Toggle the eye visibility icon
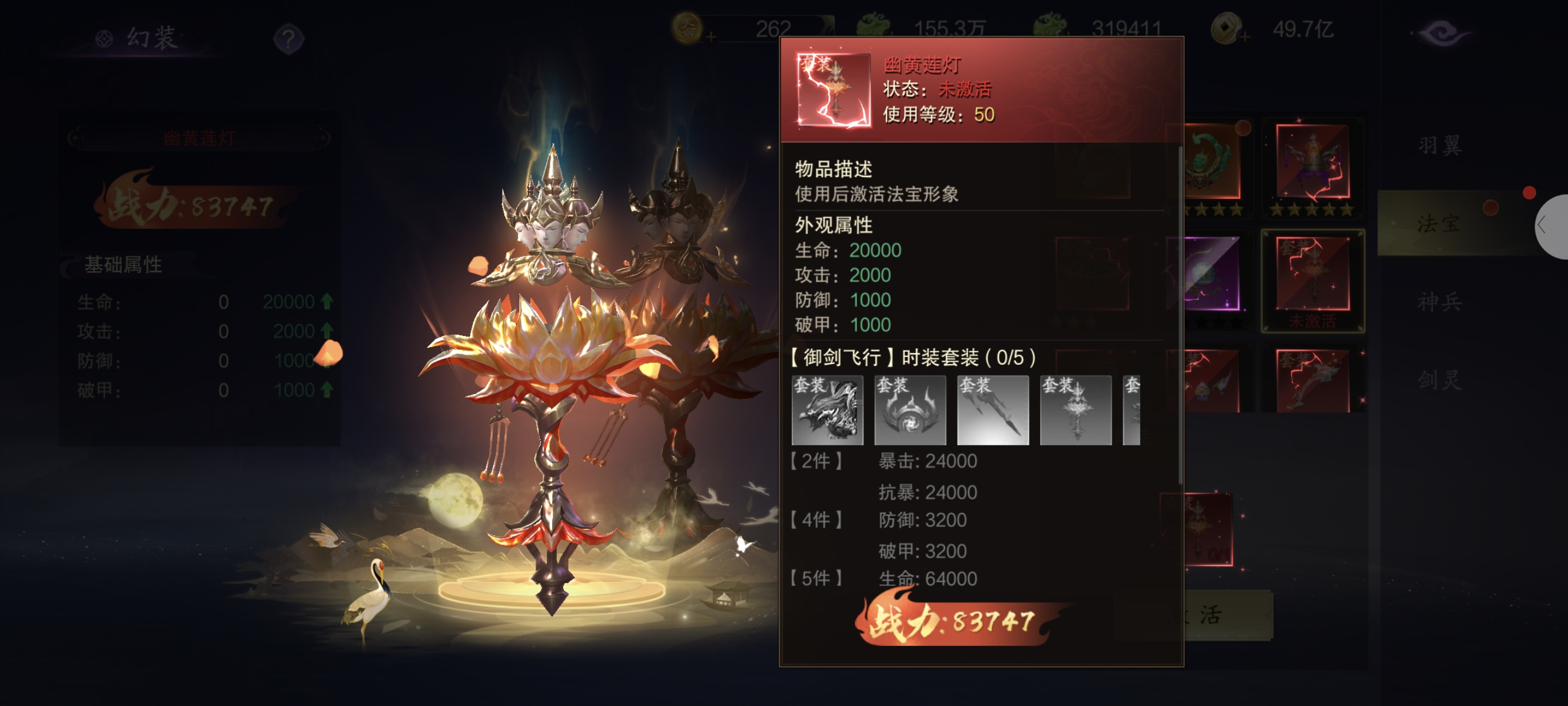Image resolution: width=1568 pixels, height=706 pixels. (x=1441, y=34)
